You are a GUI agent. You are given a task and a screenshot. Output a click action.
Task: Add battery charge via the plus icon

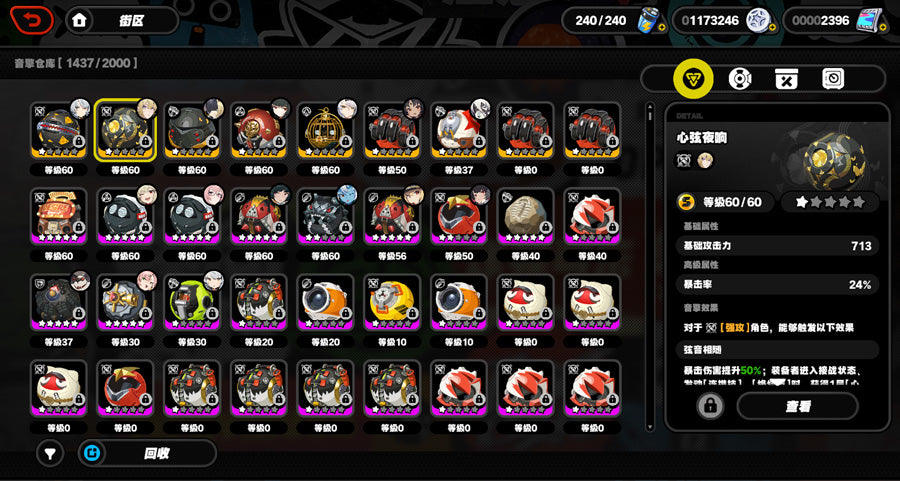coord(661,27)
